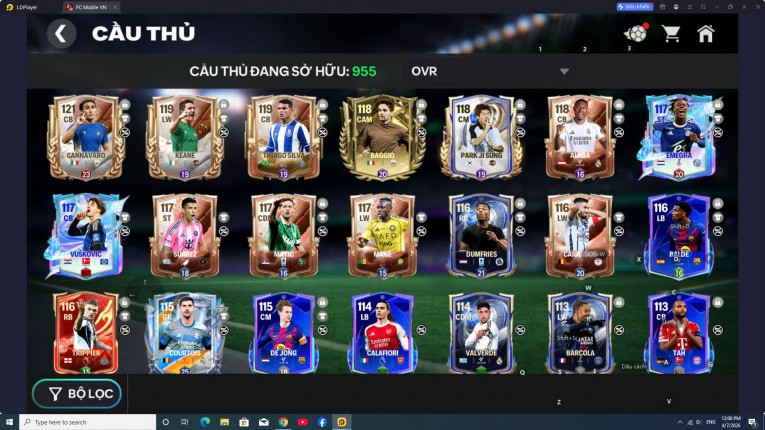This screenshot has width=765, height=430.
Task: Open the Dumfries player card
Action: [x=481, y=235]
